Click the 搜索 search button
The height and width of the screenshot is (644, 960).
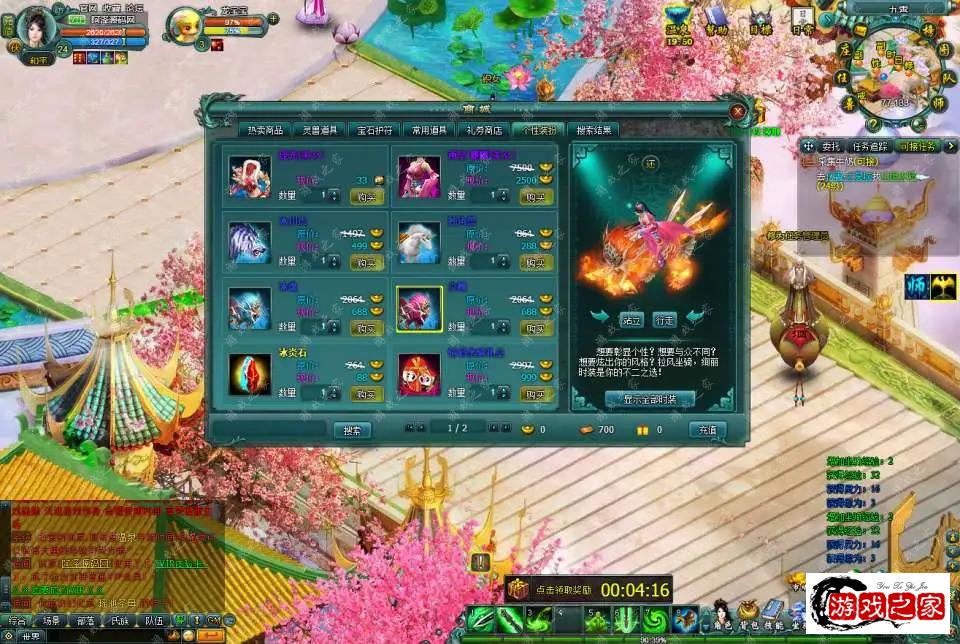(351, 430)
